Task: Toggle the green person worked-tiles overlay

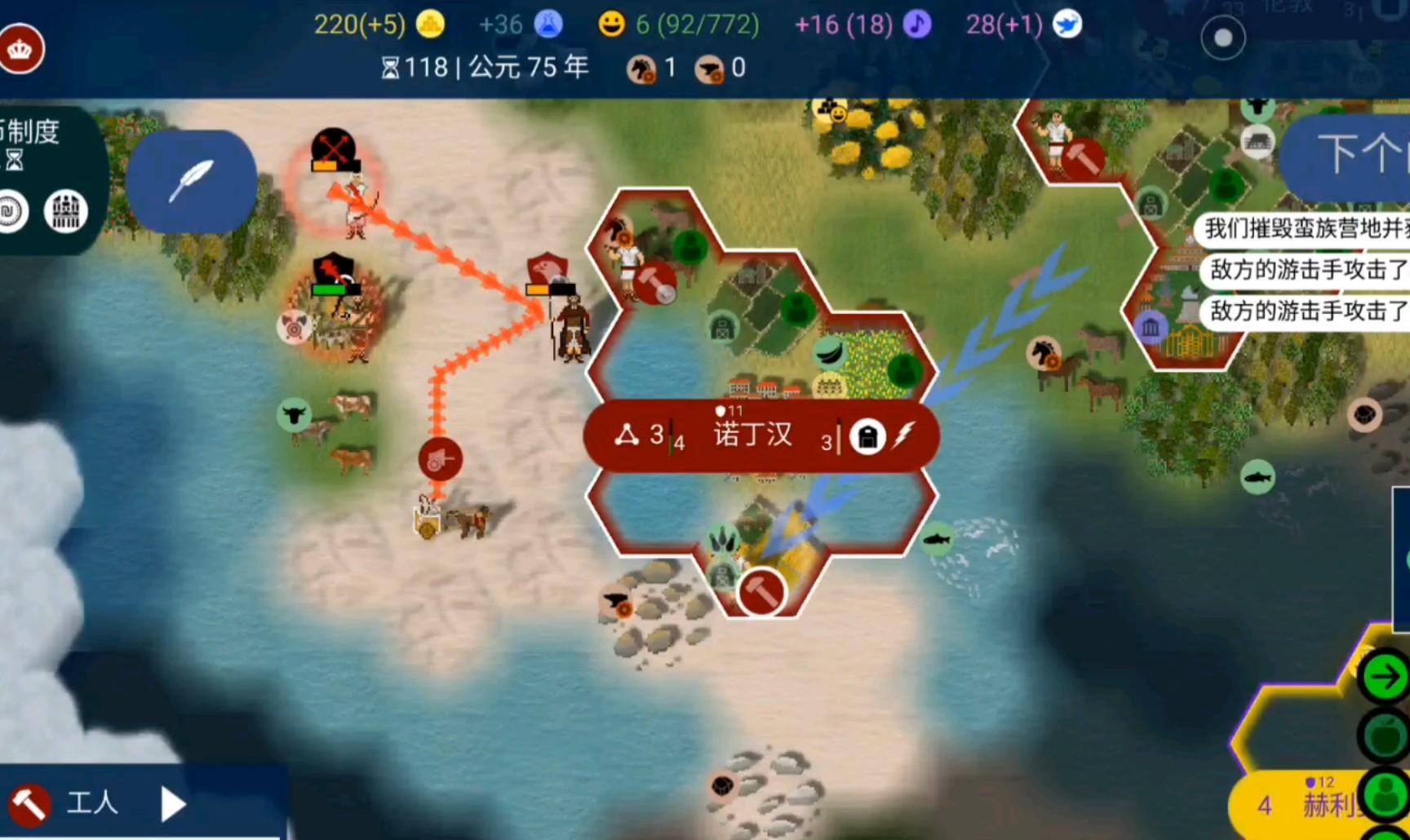Action: pos(1386,794)
